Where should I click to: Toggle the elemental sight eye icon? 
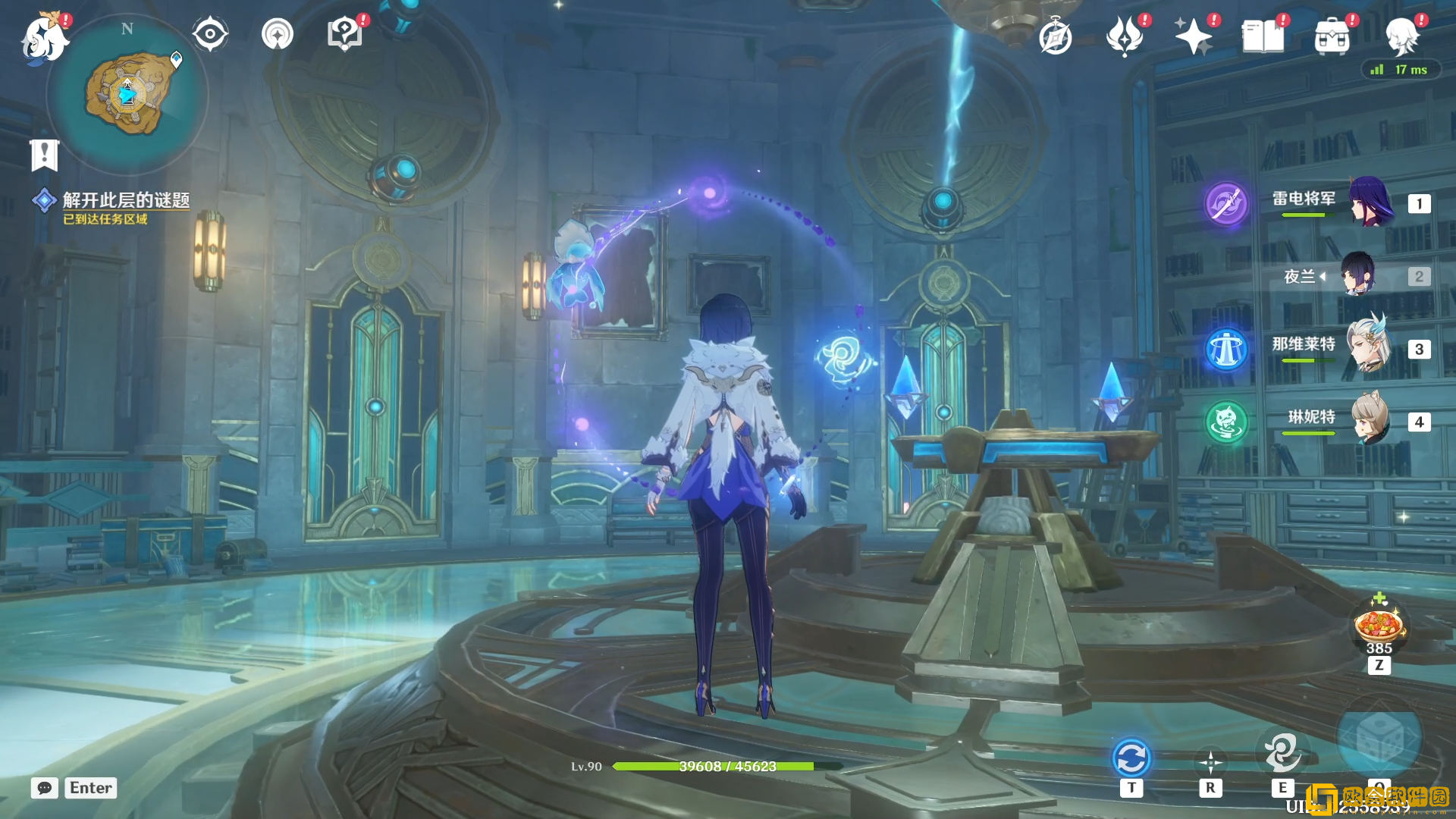(x=210, y=34)
